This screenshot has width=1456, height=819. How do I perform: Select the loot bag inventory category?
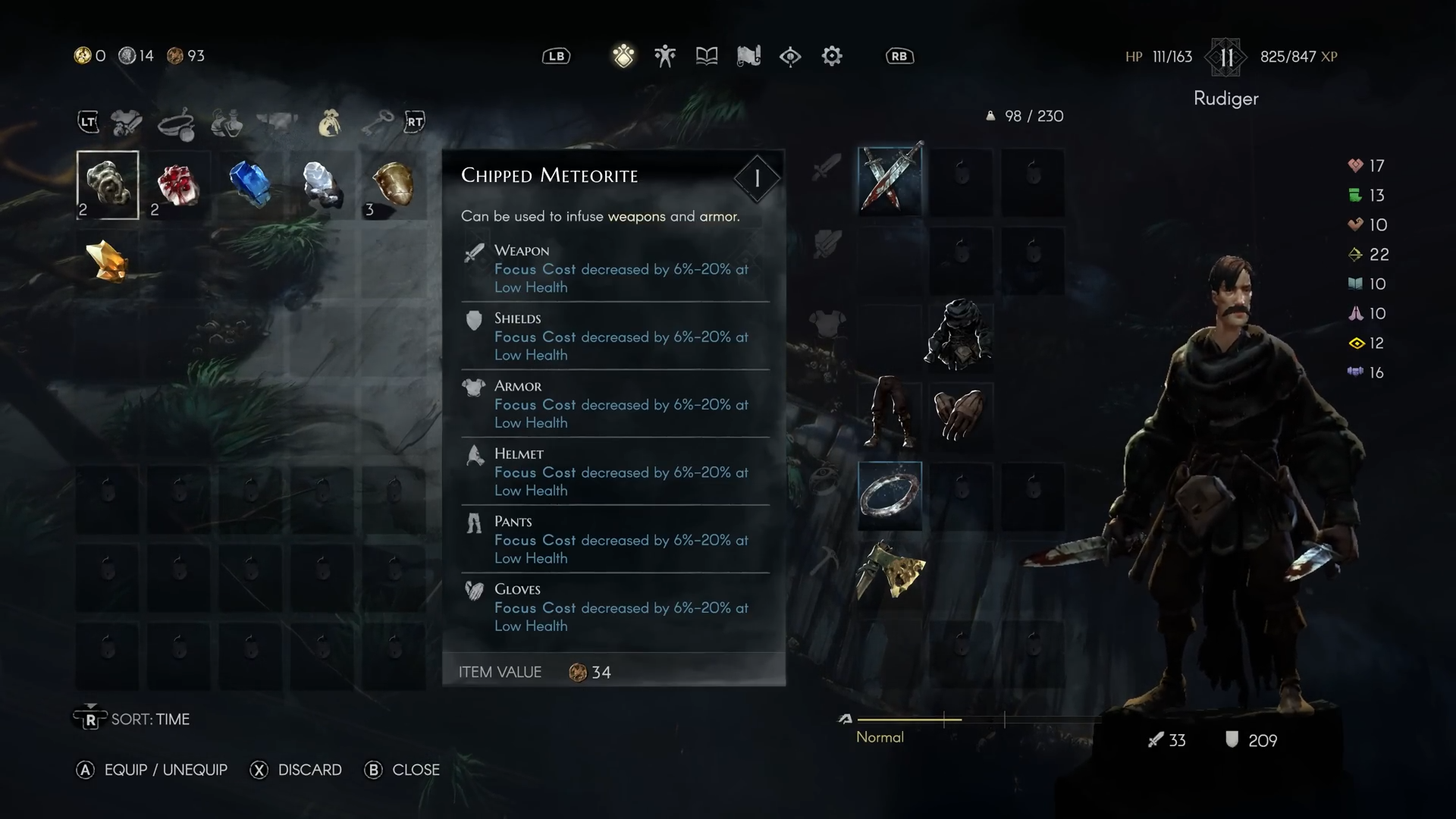(329, 123)
